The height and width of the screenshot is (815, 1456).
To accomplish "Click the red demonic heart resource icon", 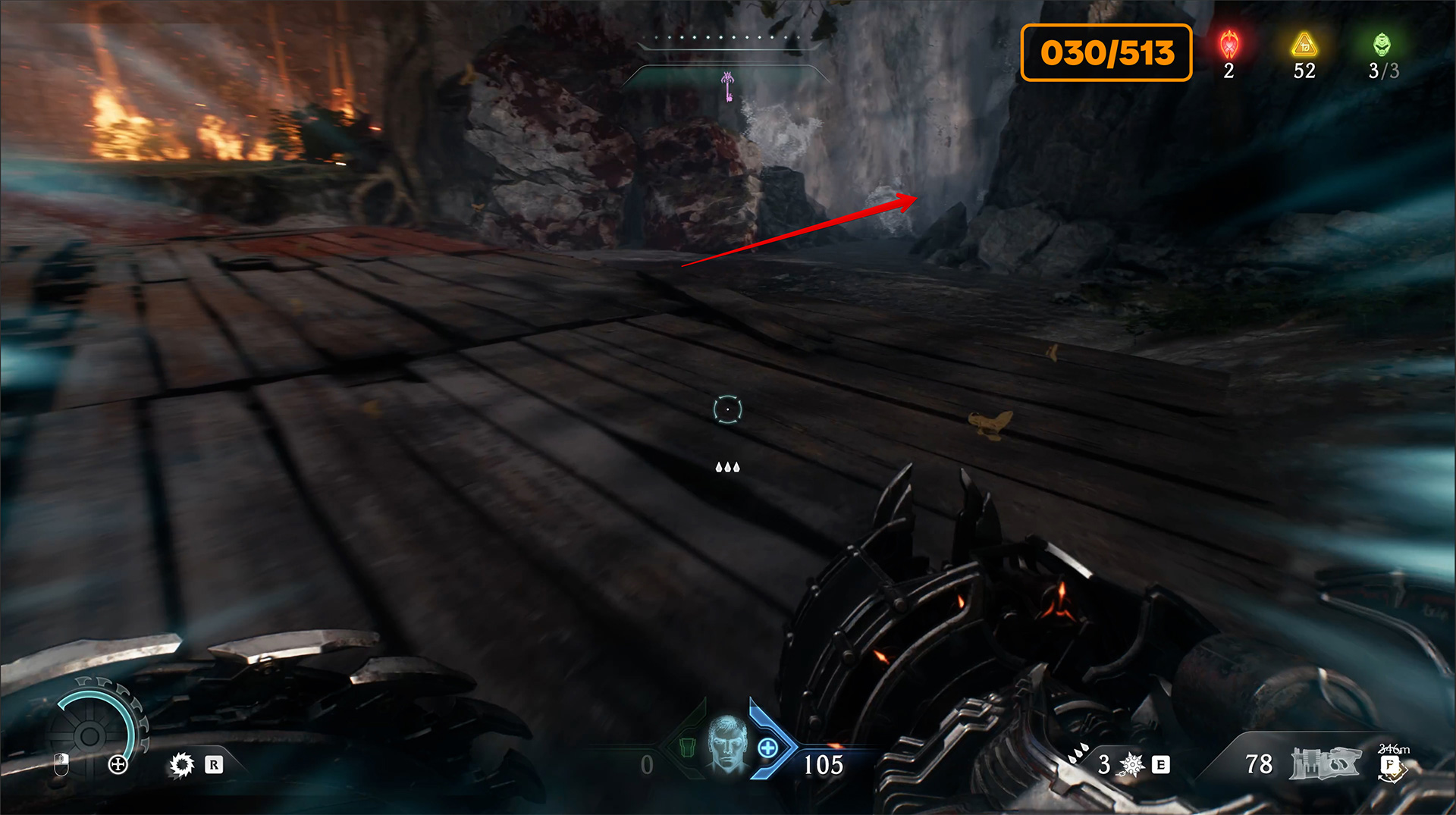I will point(1229,45).
